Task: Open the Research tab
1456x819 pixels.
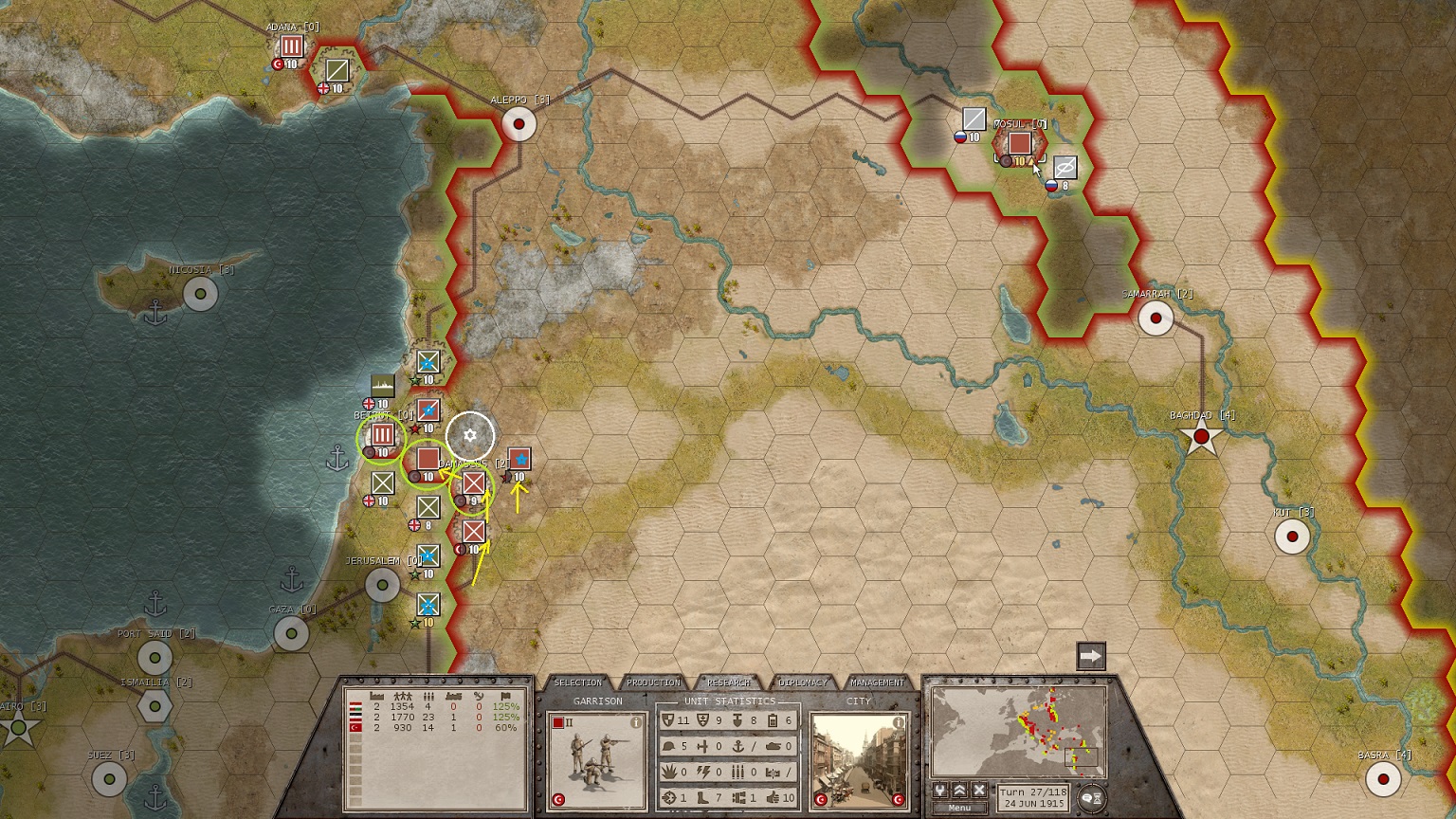Action: point(728,682)
